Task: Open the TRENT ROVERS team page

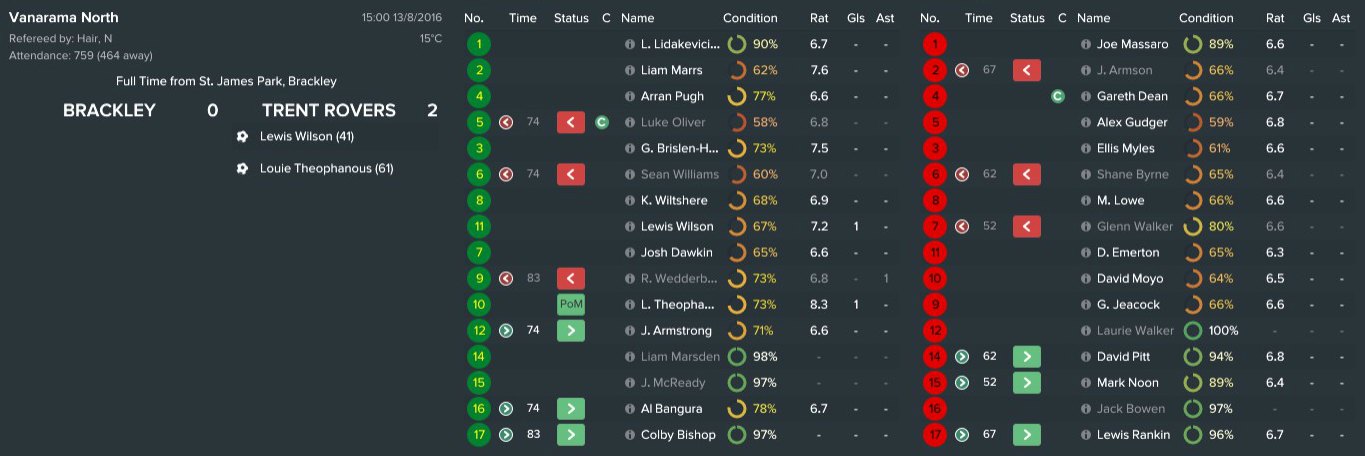Action: [x=328, y=111]
